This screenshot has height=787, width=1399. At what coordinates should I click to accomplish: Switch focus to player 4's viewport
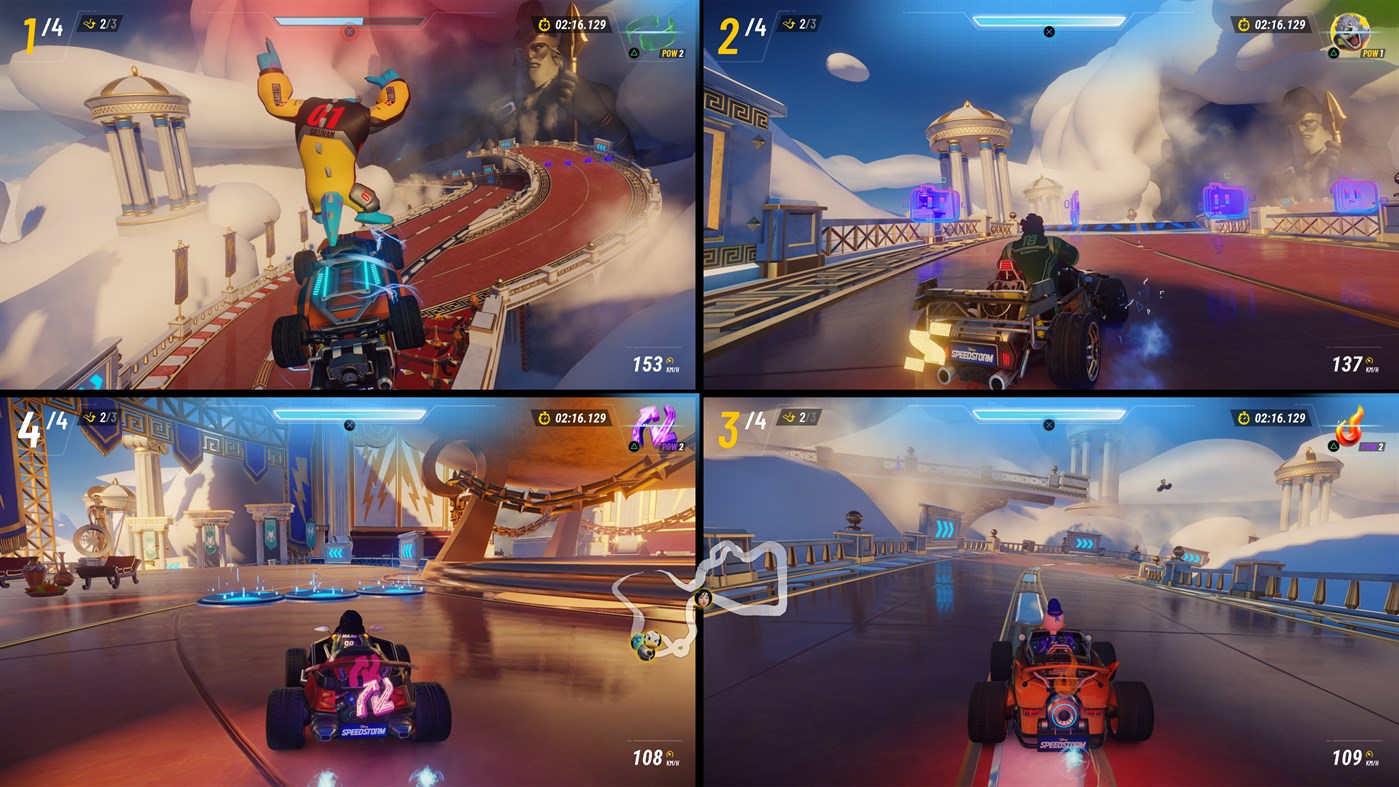click(x=350, y=590)
